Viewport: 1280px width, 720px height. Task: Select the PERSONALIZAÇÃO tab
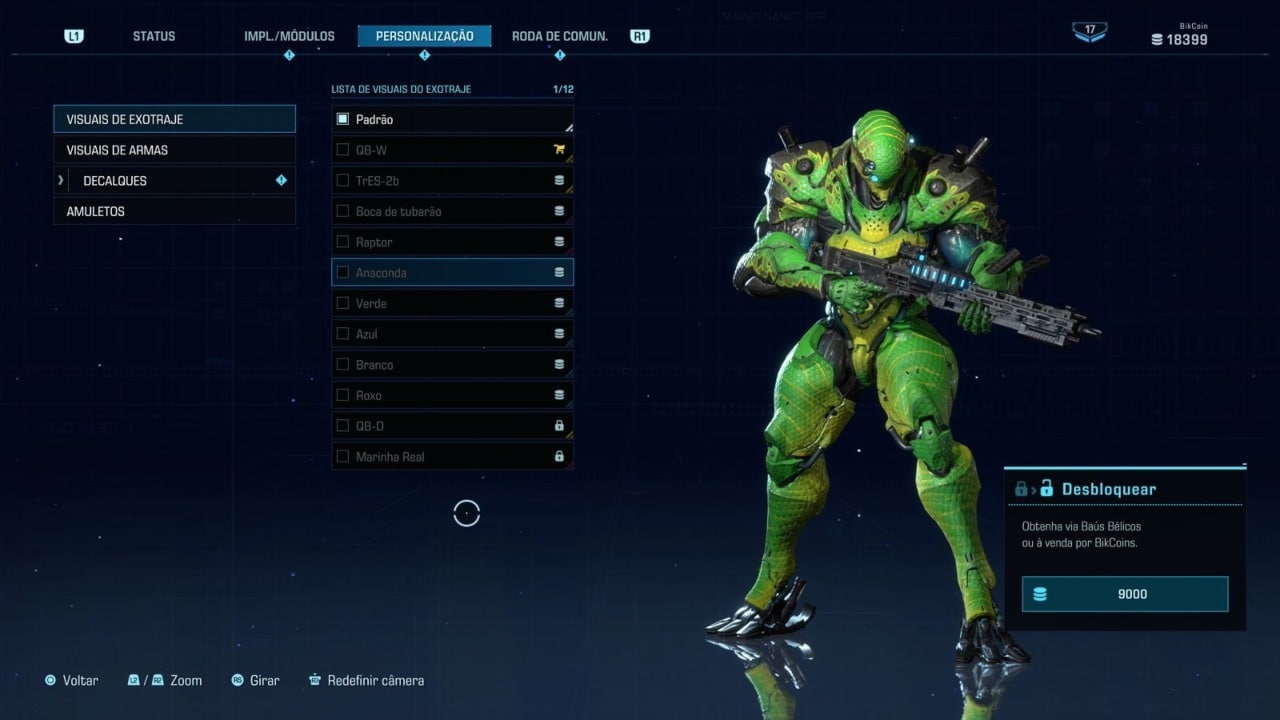point(424,36)
